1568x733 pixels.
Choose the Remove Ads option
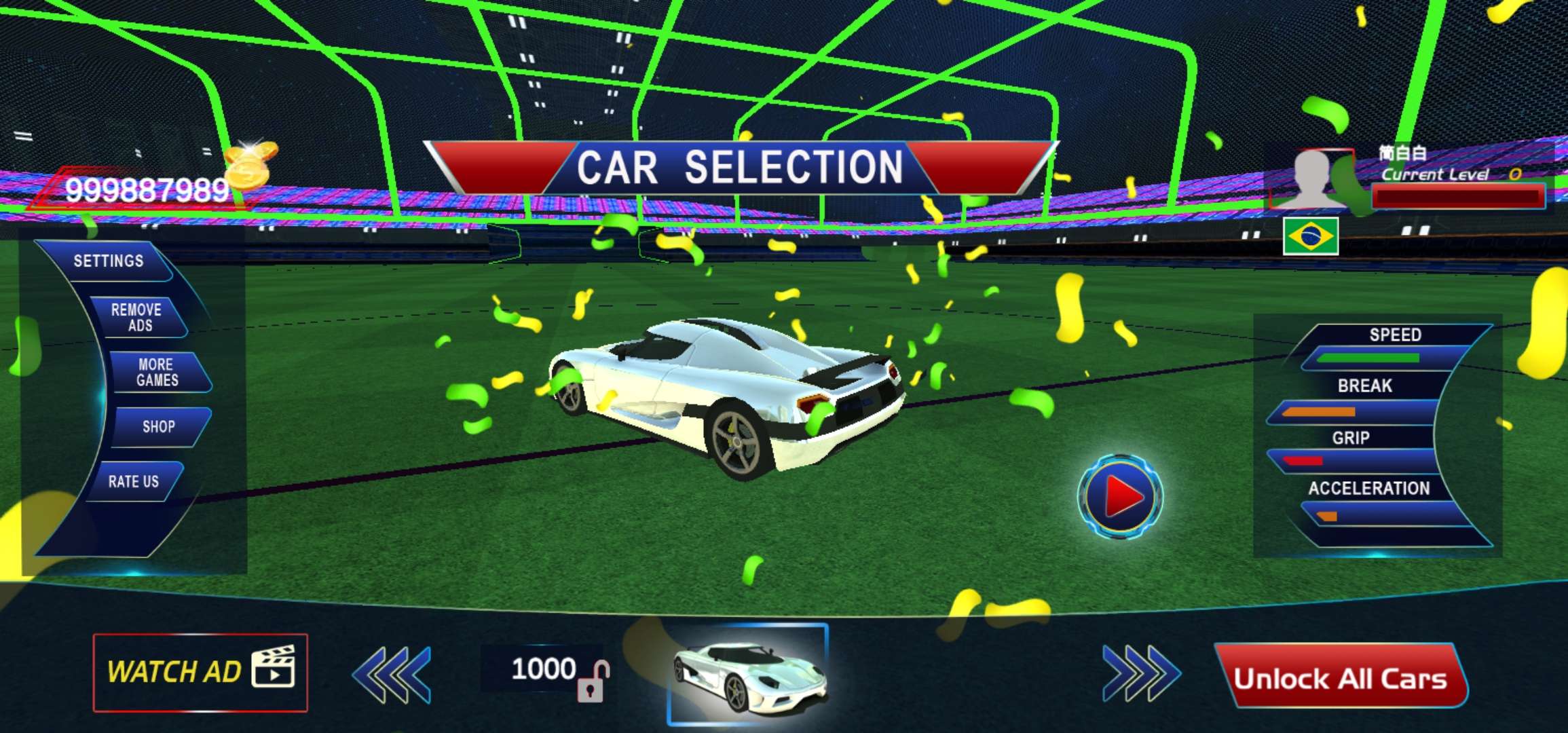136,318
